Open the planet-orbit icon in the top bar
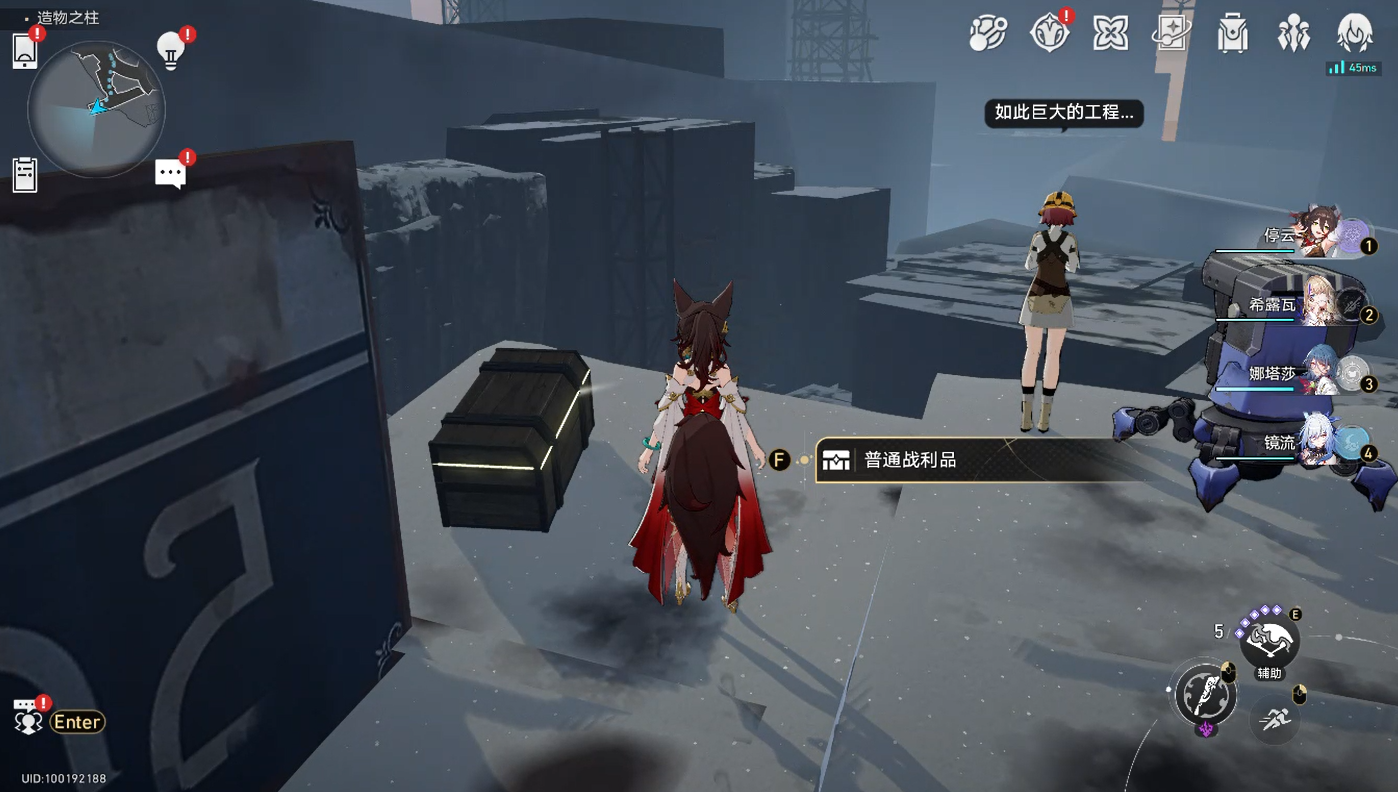Viewport: 1398px width, 792px height. (988, 34)
